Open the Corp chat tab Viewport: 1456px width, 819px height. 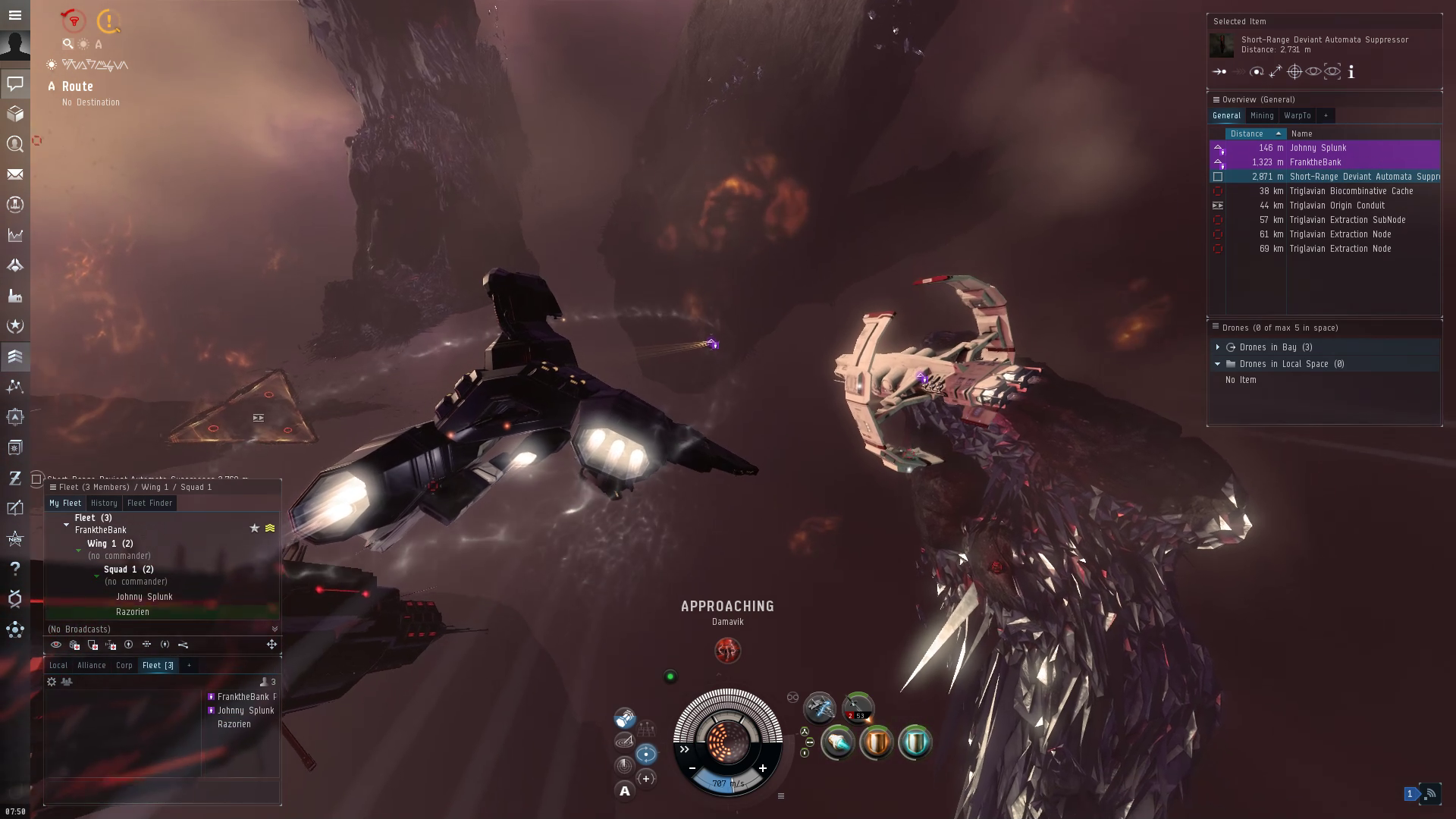coord(124,666)
